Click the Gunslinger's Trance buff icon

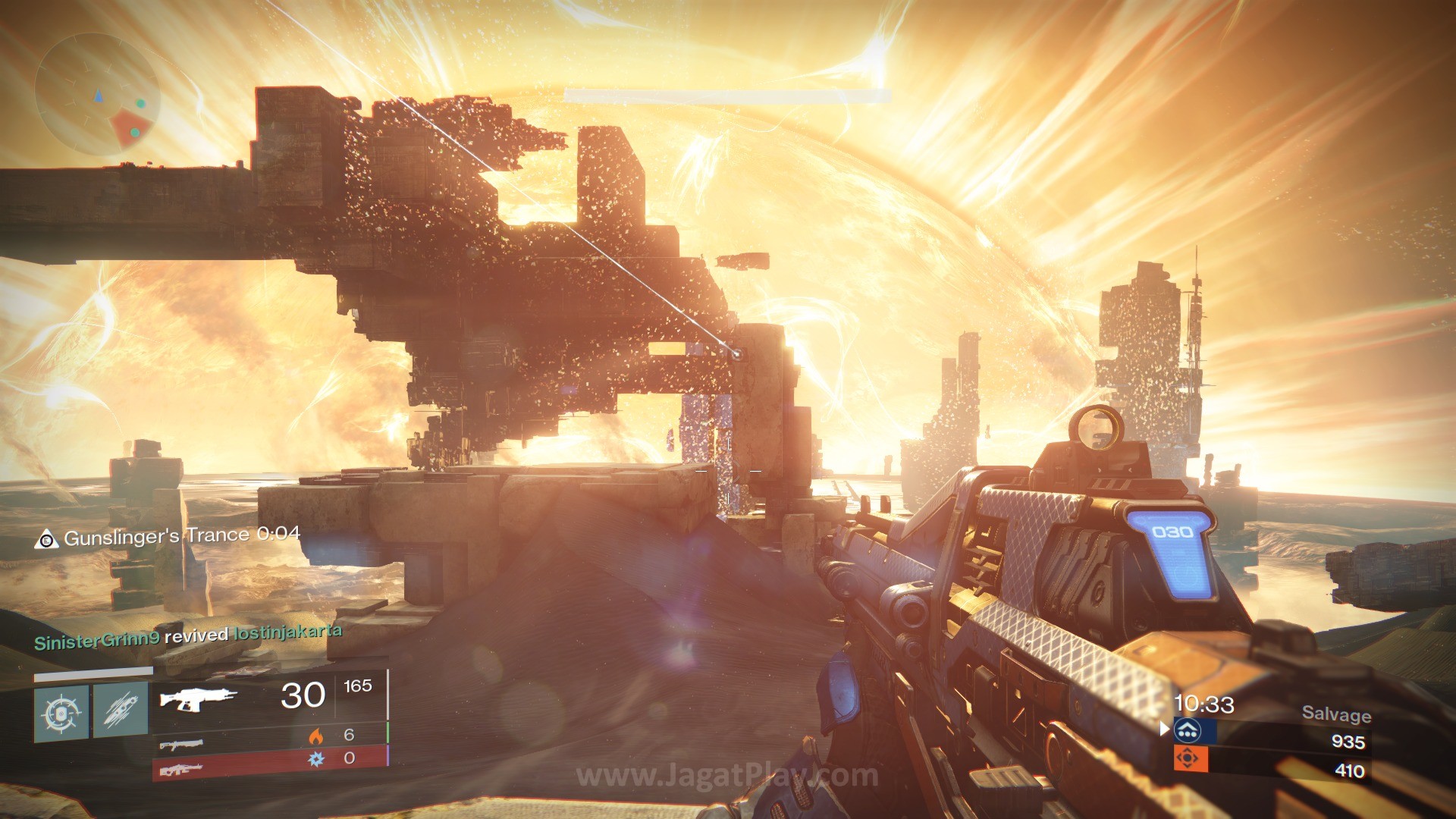tap(46, 539)
